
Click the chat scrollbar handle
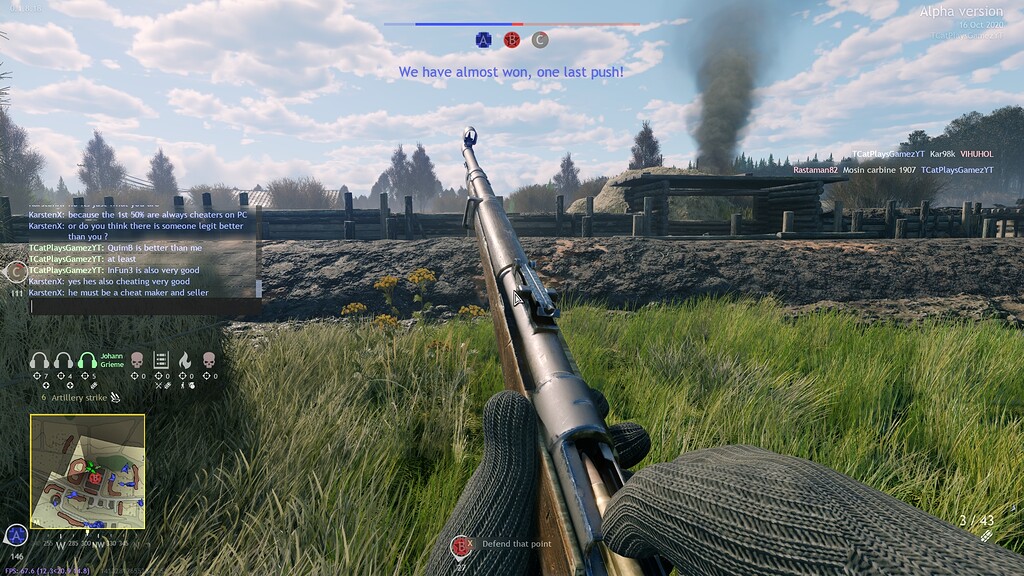[260, 288]
